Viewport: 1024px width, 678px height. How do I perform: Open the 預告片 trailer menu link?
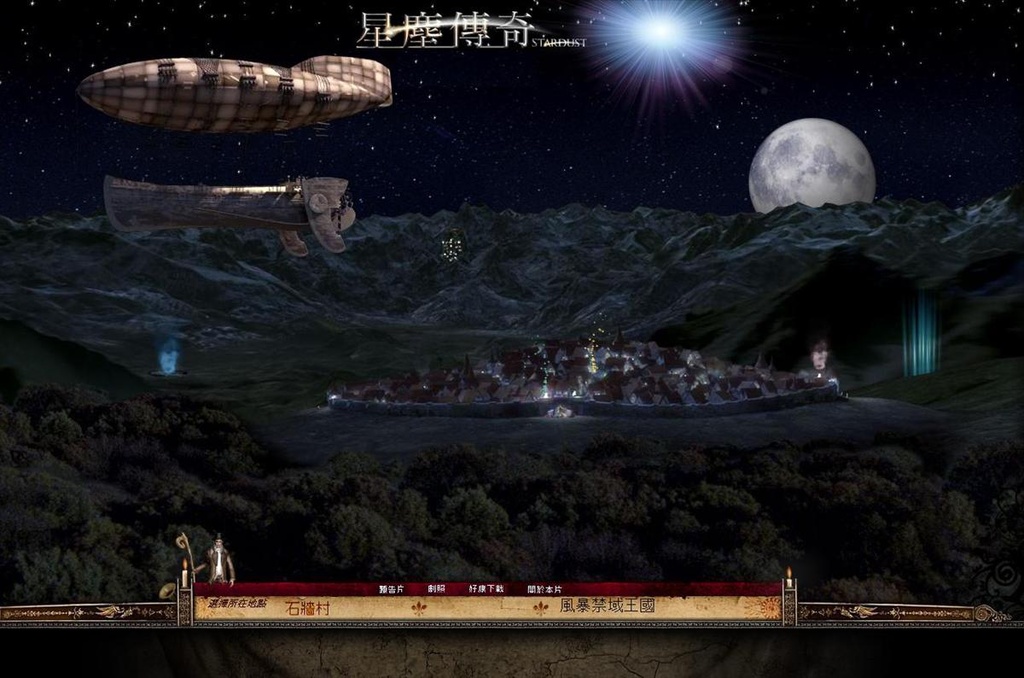[x=391, y=589]
